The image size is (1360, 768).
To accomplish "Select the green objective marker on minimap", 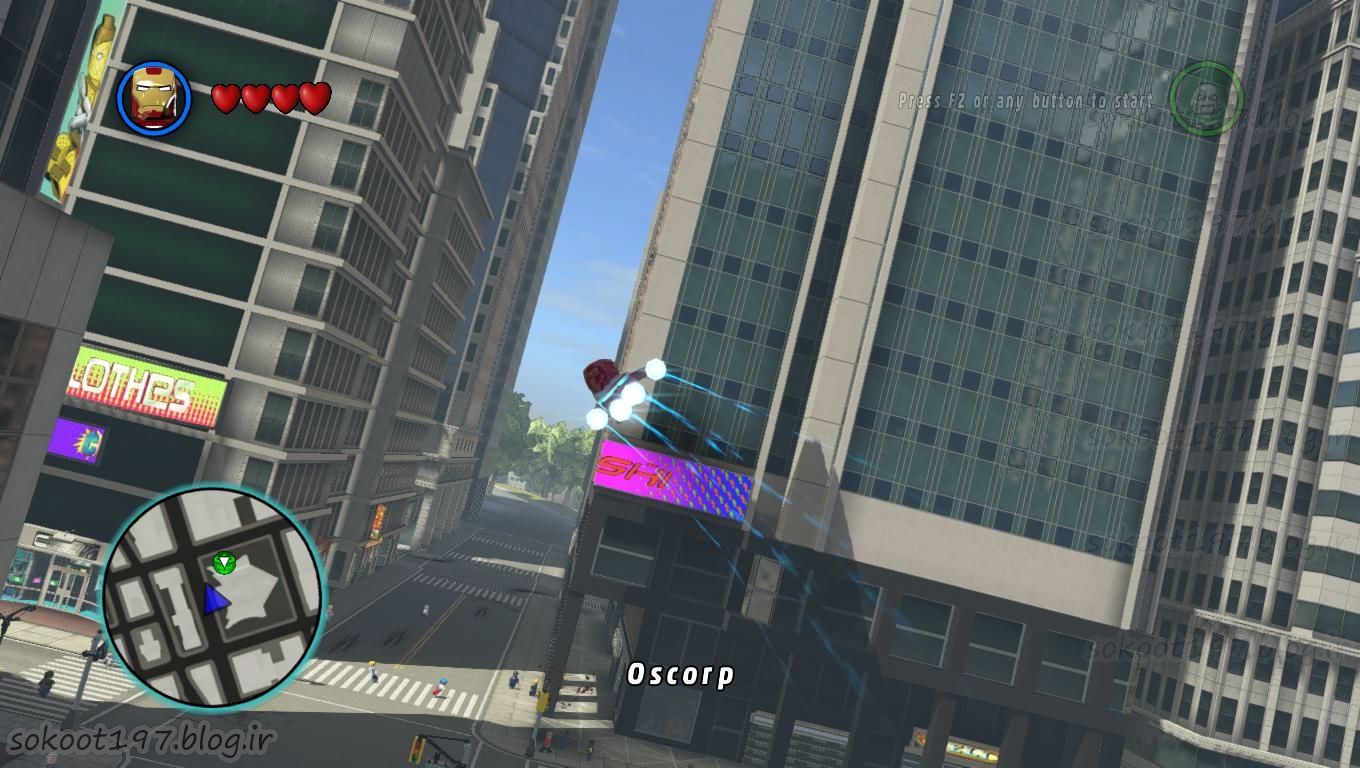I will pyautogui.click(x=224, y=564).
